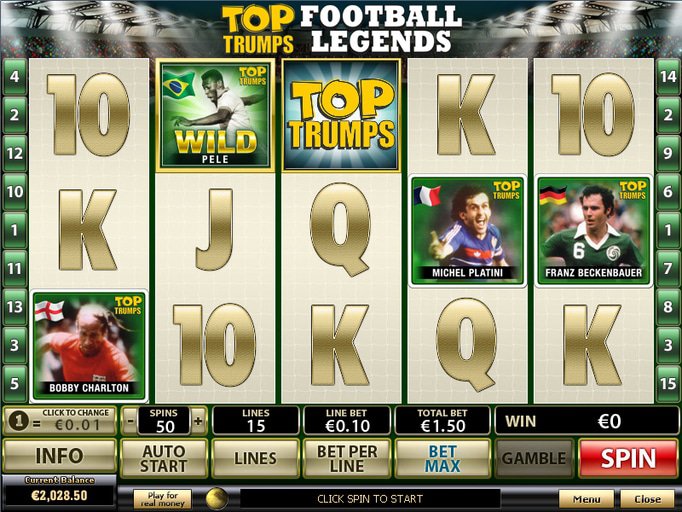Select payline 9 marker
Image resolution: width=682 pixels, height=512 pixels.
tap(669, 153)
